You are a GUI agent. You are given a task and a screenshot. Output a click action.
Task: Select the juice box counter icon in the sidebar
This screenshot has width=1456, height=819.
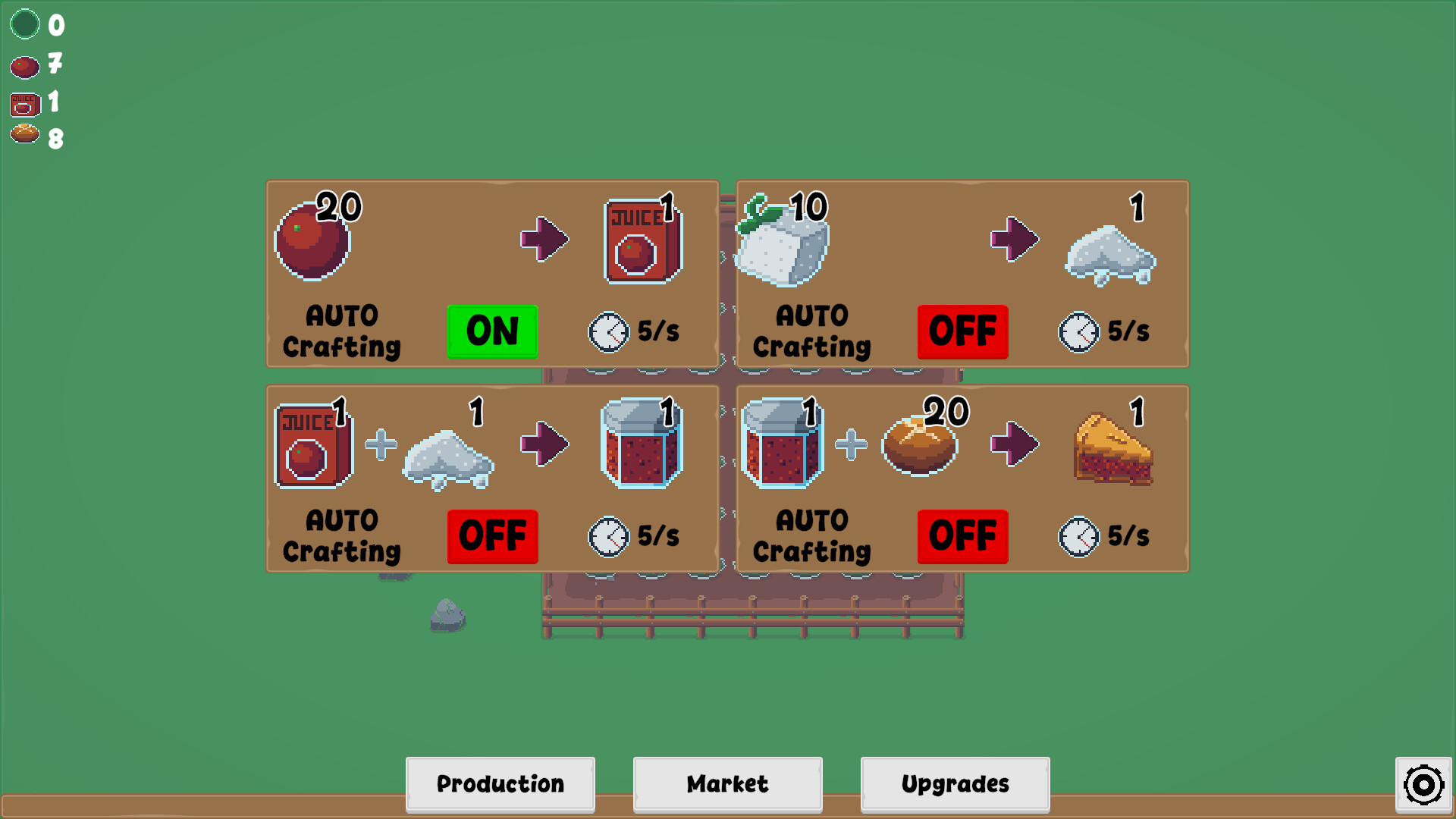click(25, 102)
